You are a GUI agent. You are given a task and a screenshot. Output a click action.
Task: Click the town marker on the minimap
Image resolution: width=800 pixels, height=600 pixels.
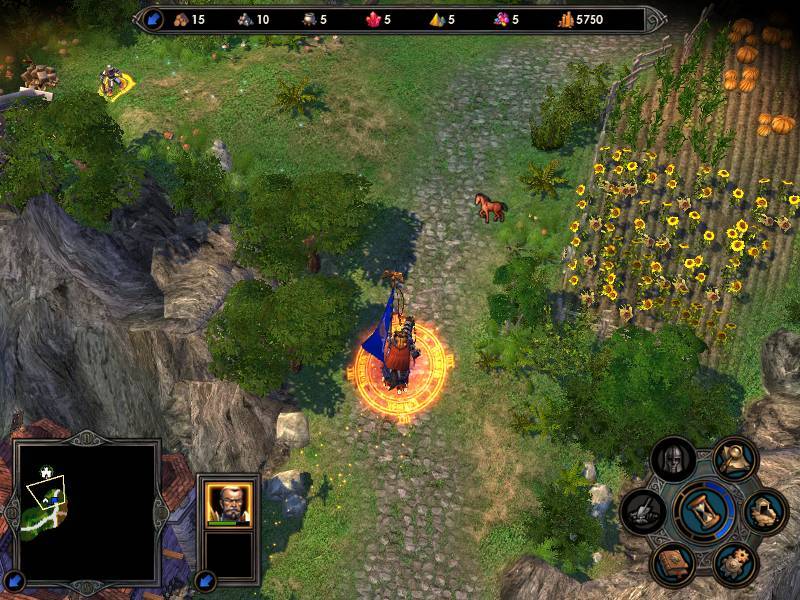click(46, 472)
